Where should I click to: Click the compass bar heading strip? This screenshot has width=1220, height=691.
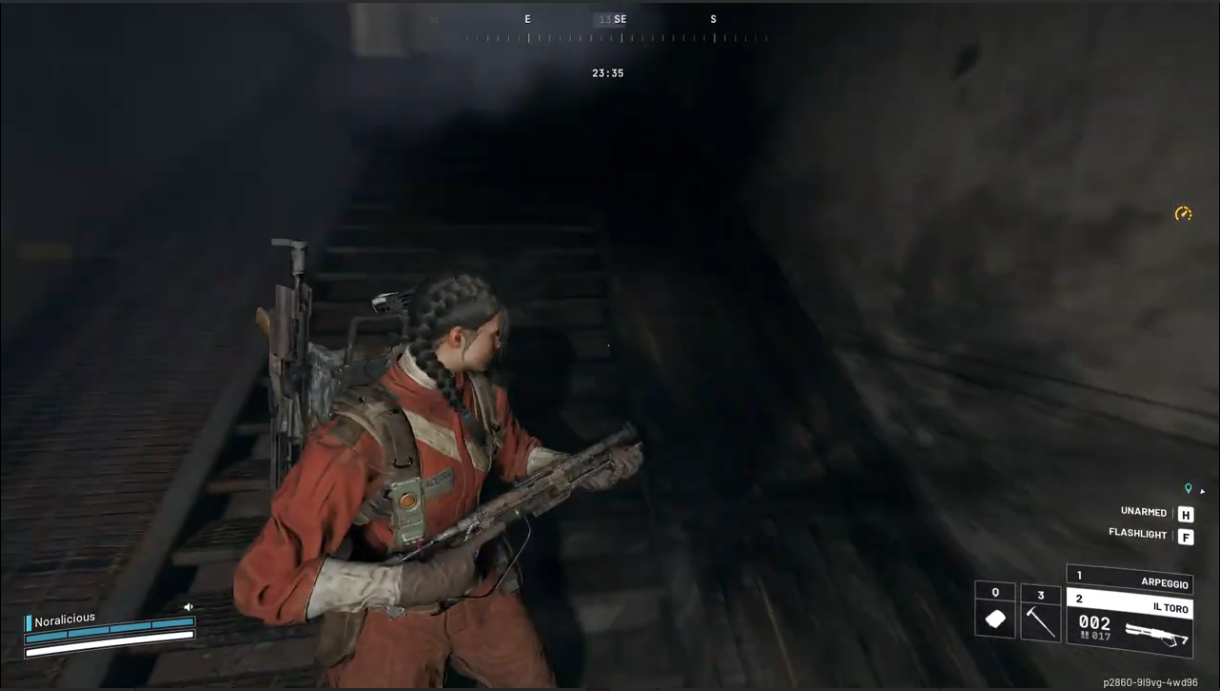pyautogui.click(x=620, y=37)
